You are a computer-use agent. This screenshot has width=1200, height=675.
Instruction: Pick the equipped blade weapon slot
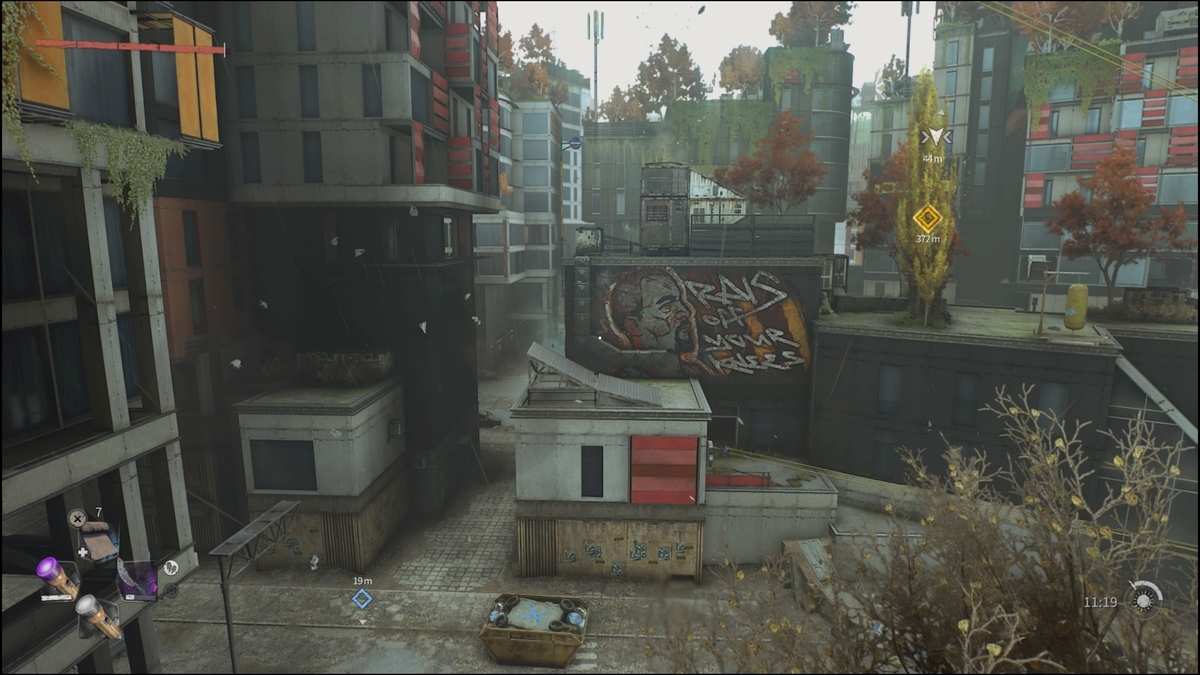pyautogui.click(x=137, y=580)
